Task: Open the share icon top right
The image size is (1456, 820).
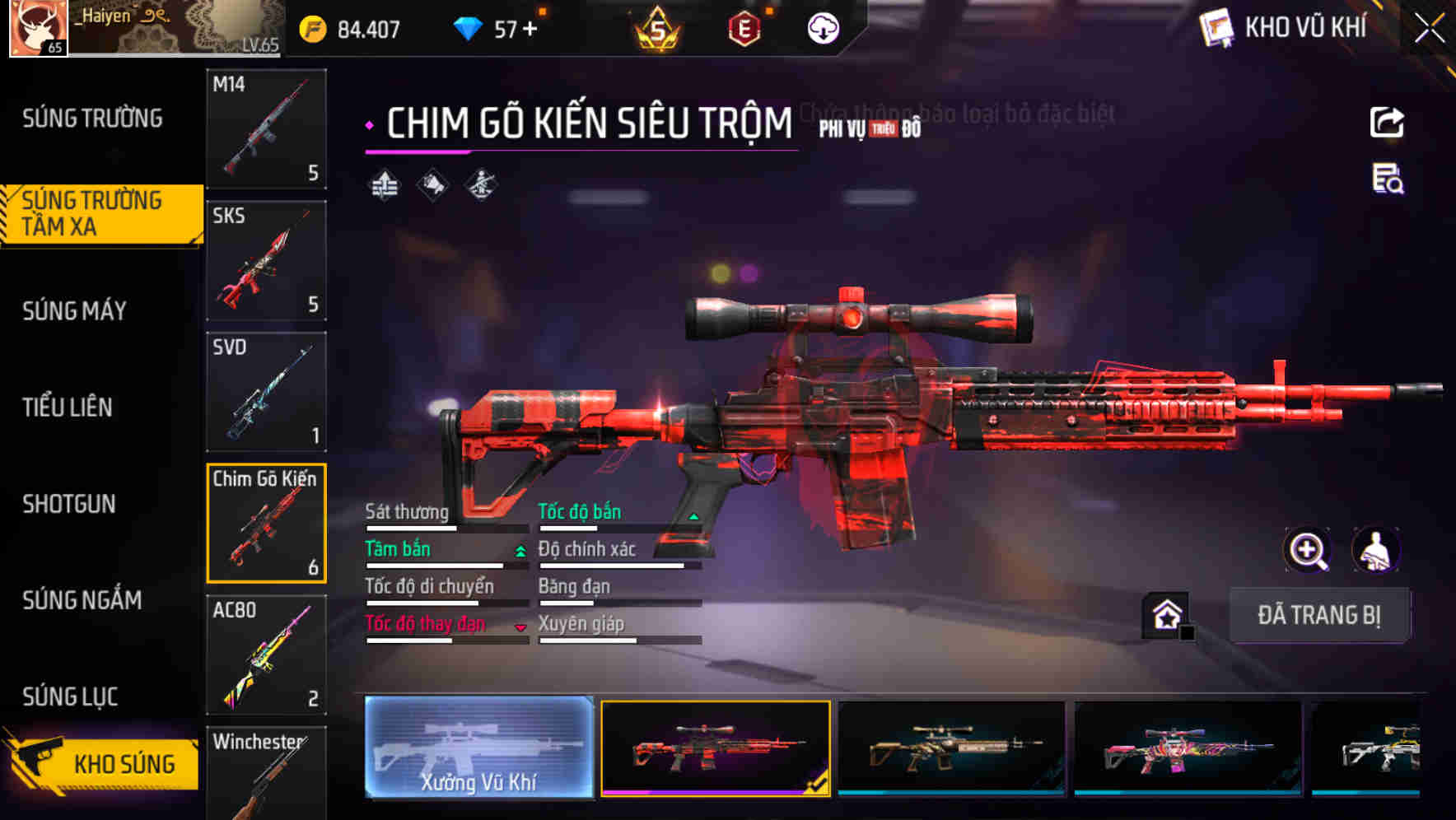Action: (x=1388, y=122)
